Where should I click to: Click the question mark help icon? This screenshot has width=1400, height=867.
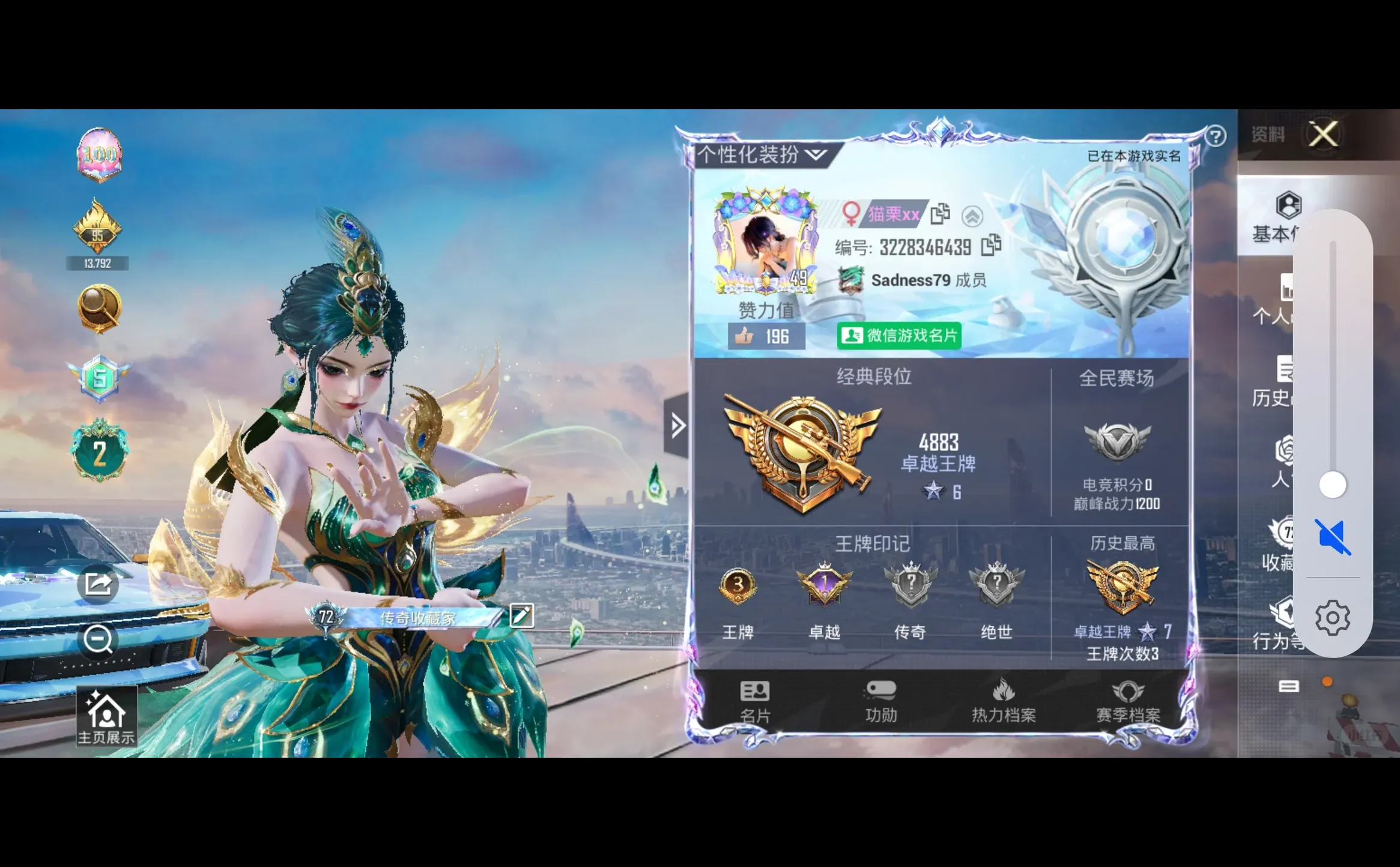(x=1215, y=137)
